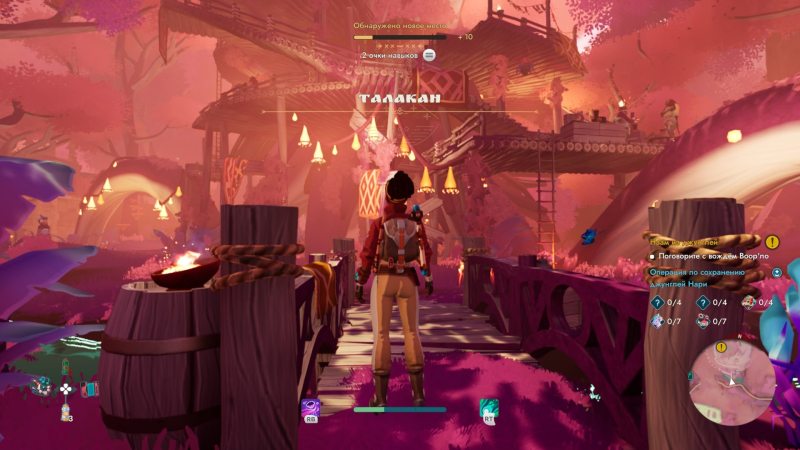Activate the teal ability icon right of stamina bar
Screen dimensions: 800x450
tap(488, 408)
